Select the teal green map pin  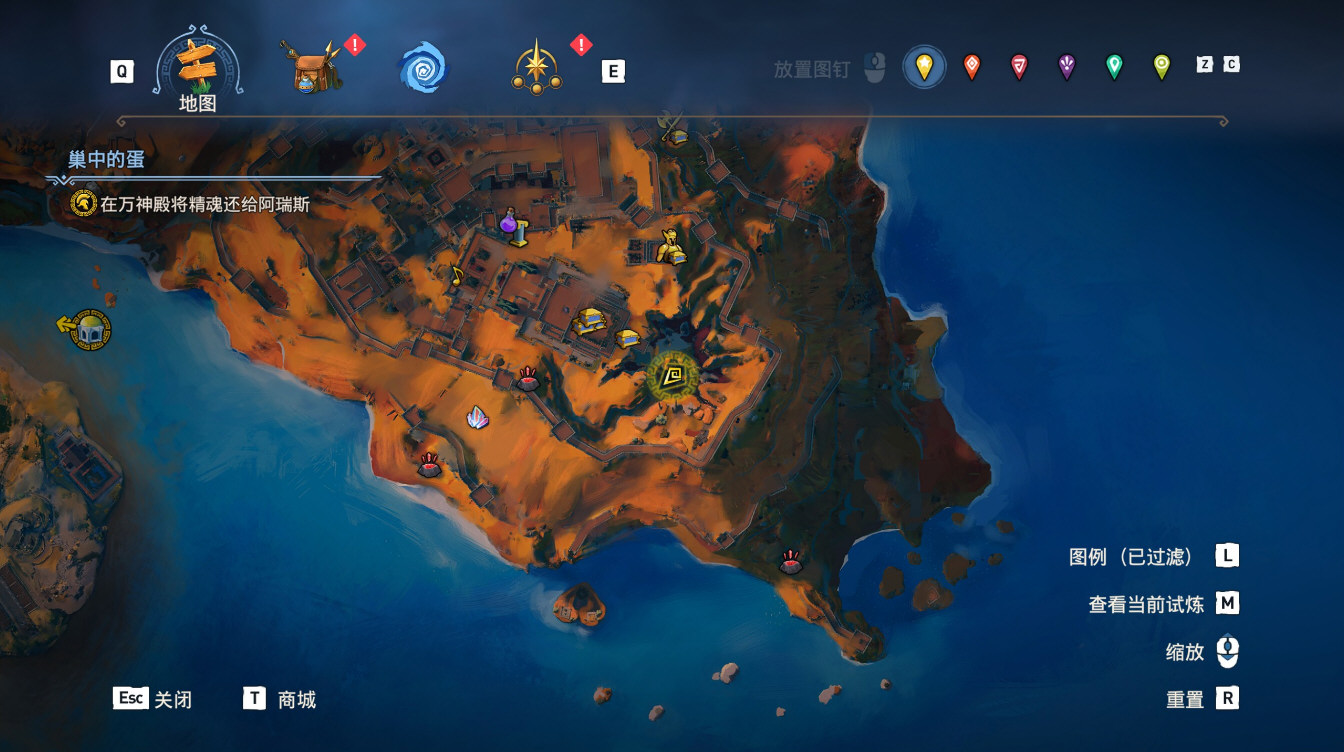[1114, 67]
